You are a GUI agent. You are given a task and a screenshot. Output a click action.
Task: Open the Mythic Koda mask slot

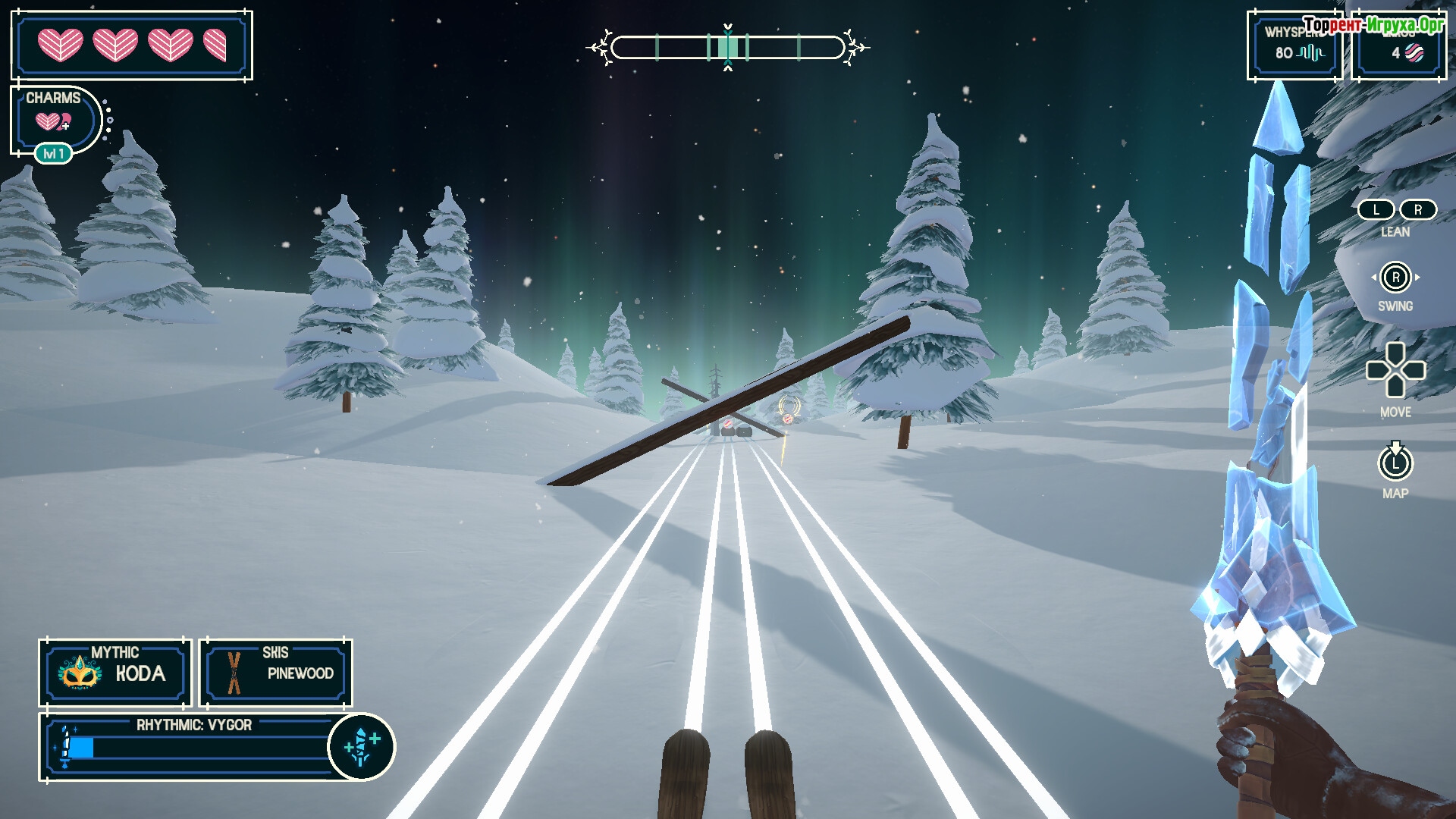click(115, 672)
